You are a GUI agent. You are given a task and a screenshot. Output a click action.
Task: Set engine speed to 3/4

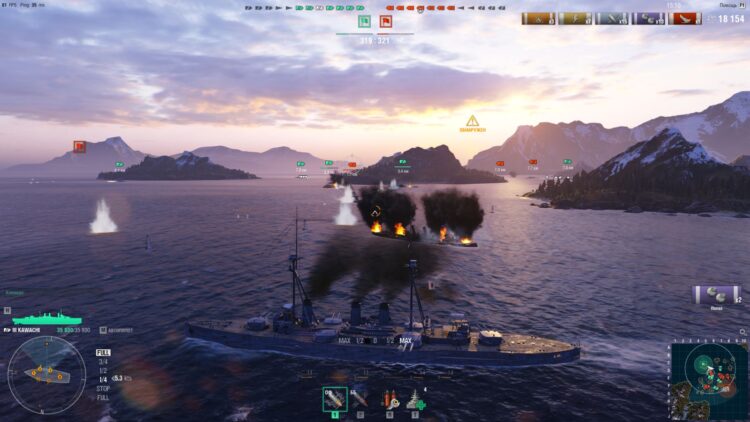pos(102,361)
